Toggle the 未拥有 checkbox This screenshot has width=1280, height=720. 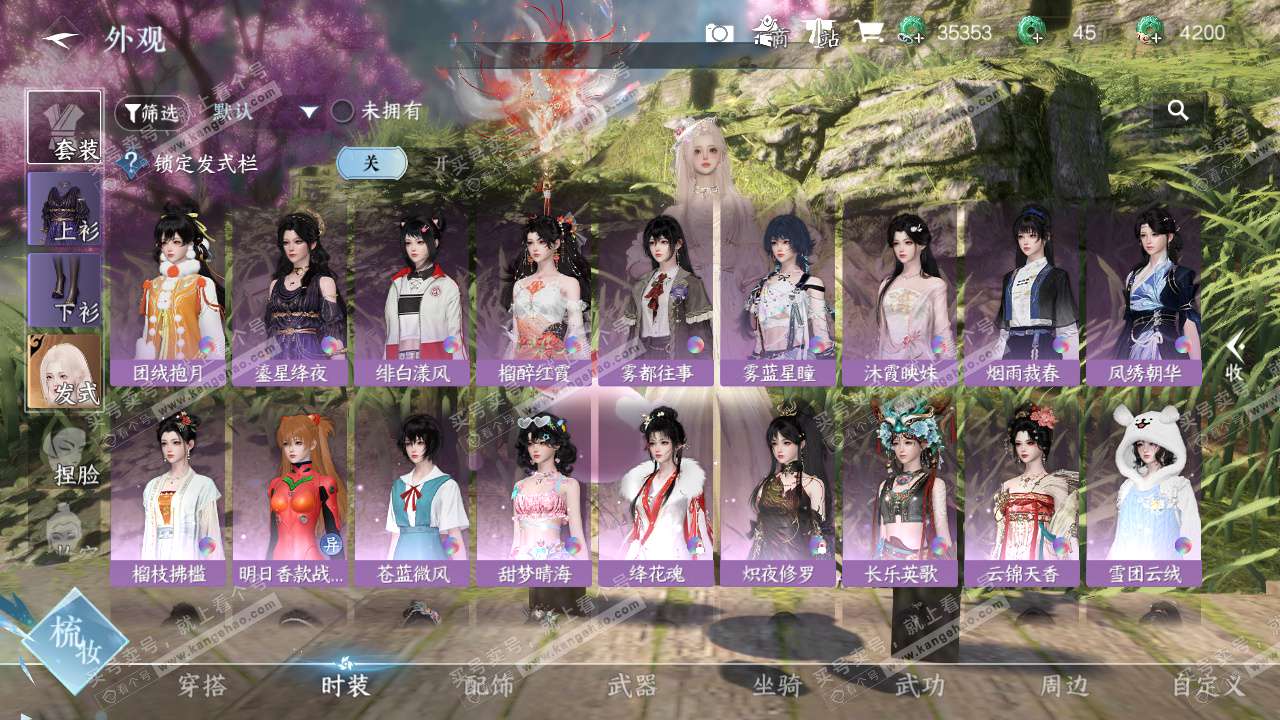click(x=343, y=112)
